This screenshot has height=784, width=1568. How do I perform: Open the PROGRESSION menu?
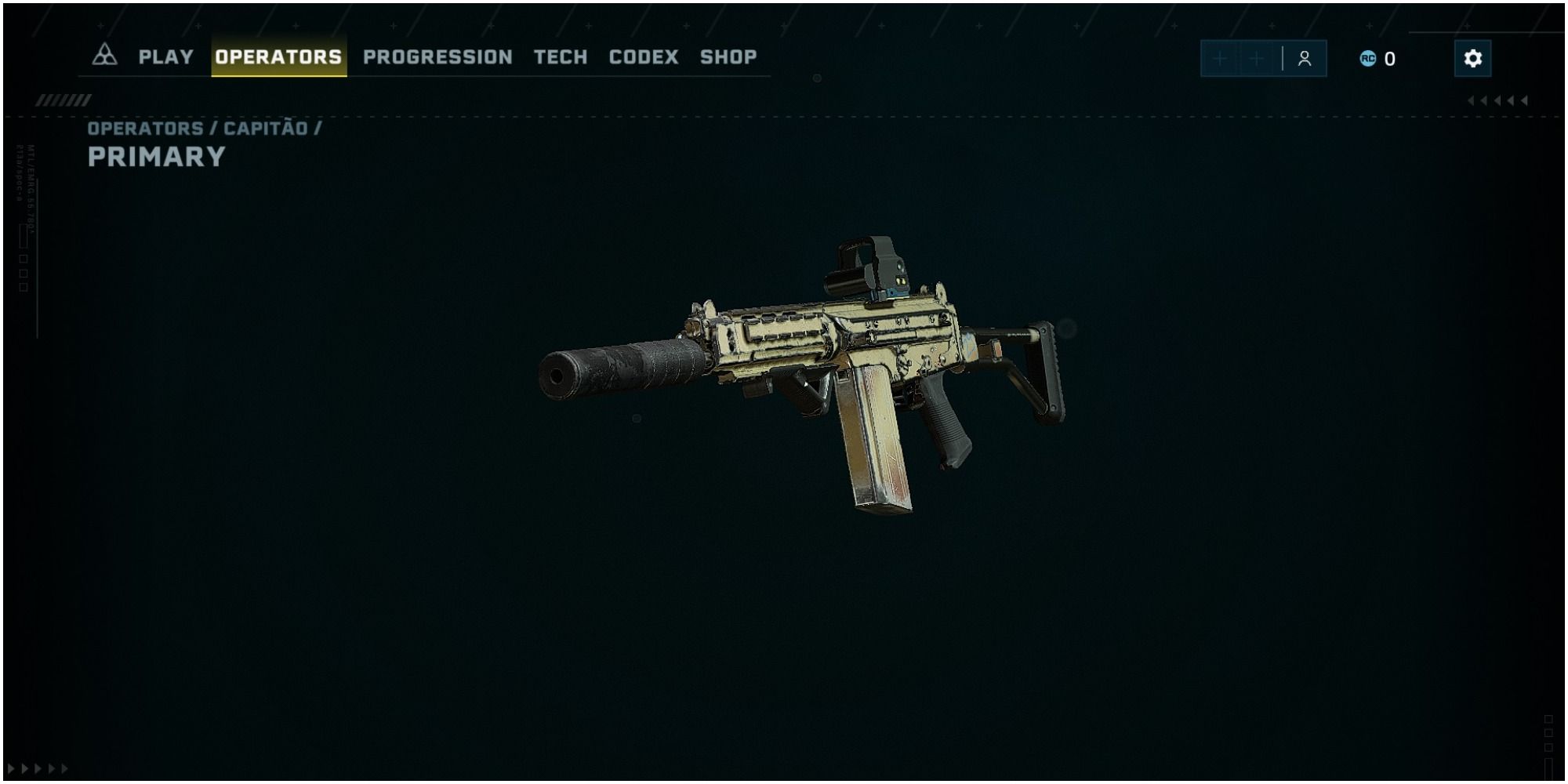coord(437,56)
